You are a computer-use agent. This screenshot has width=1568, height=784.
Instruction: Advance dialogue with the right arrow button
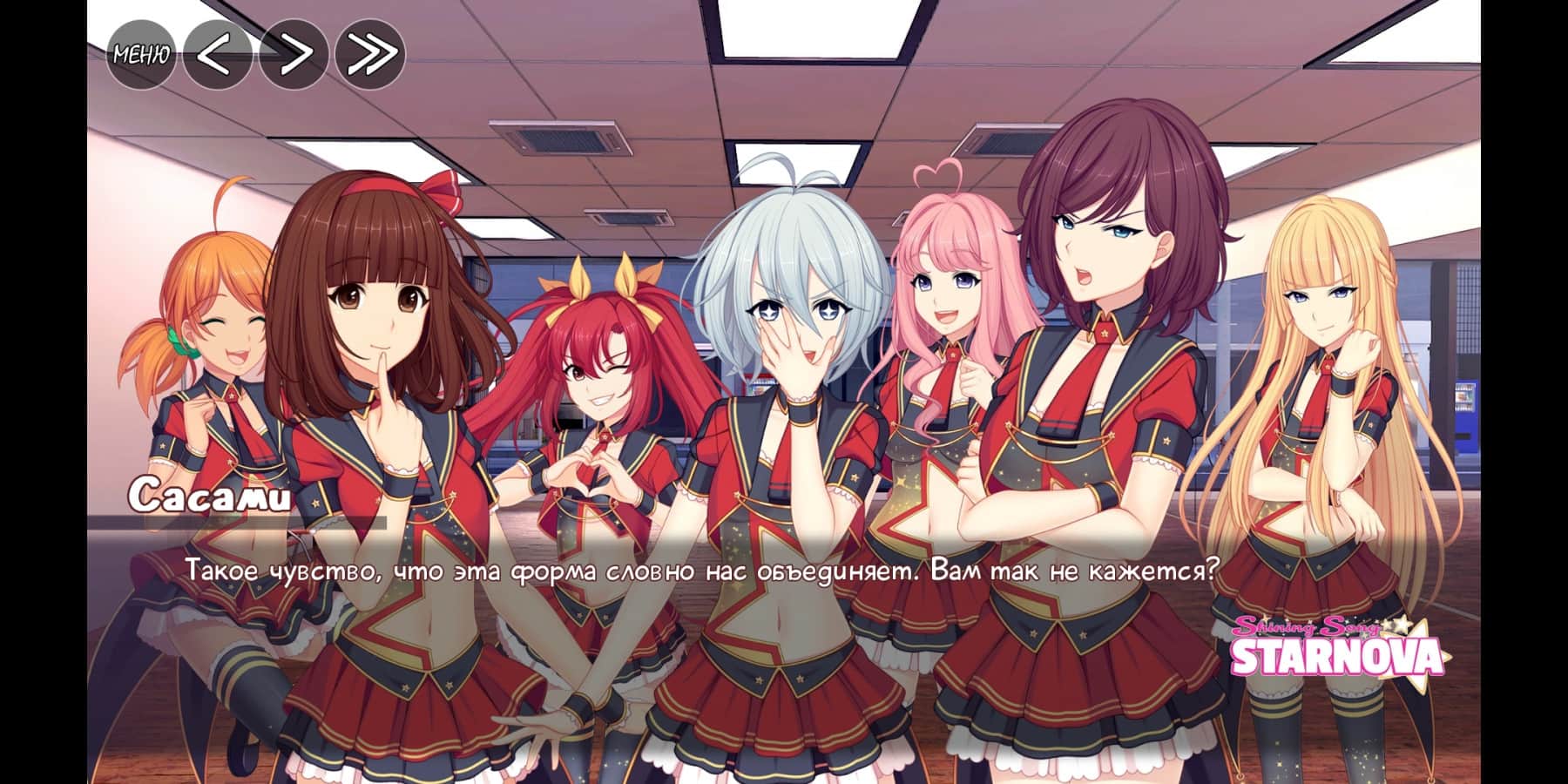click(x=294, y=54)
